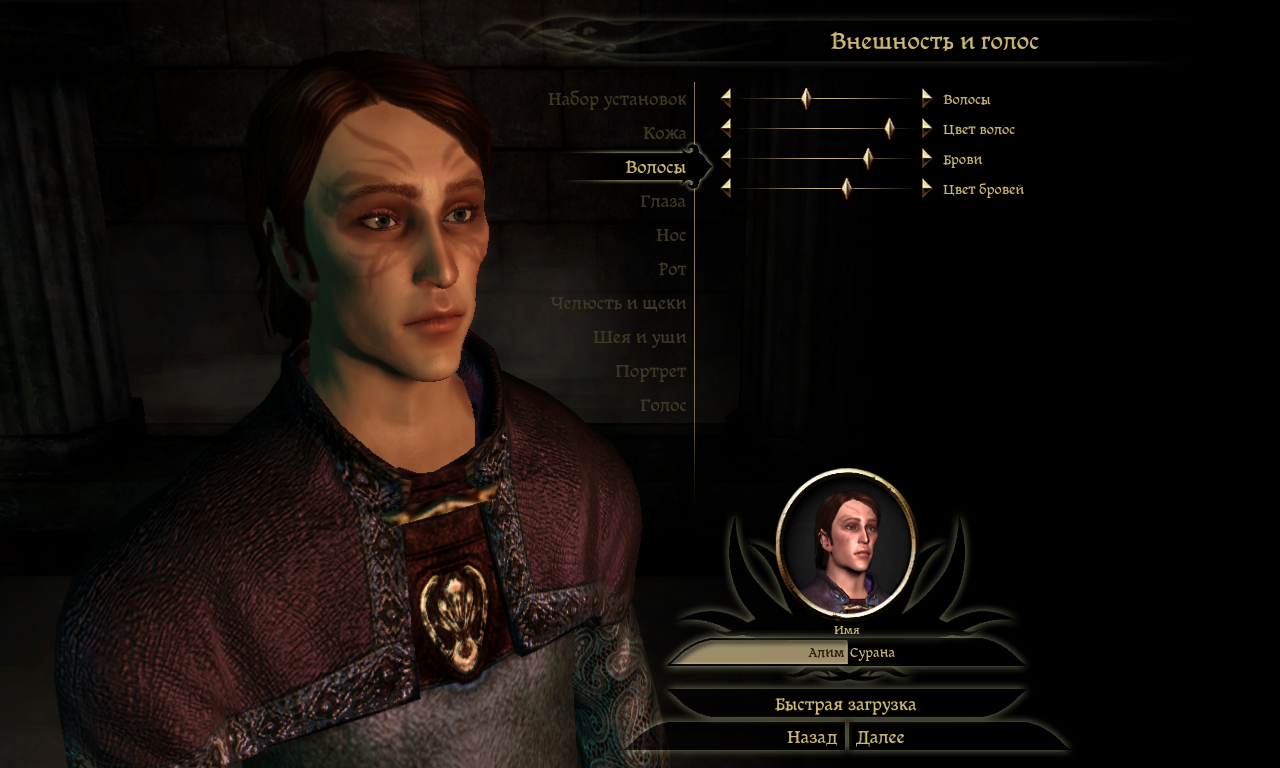Select the Шея и уши category
The image size is (1280, 768).
(x=639, y=338)
